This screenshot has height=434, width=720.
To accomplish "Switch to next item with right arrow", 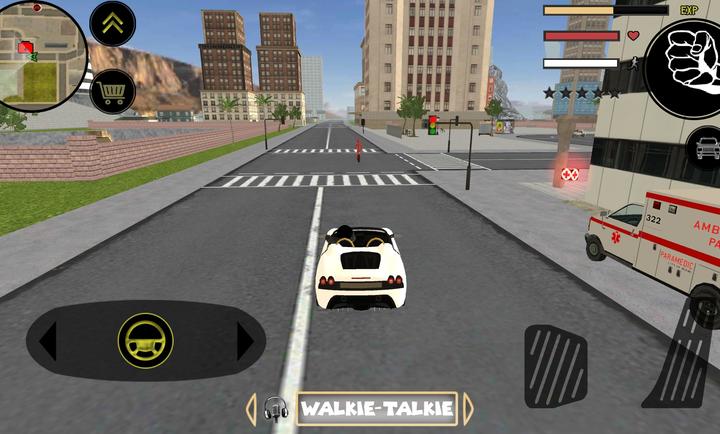I will [467, 408].
